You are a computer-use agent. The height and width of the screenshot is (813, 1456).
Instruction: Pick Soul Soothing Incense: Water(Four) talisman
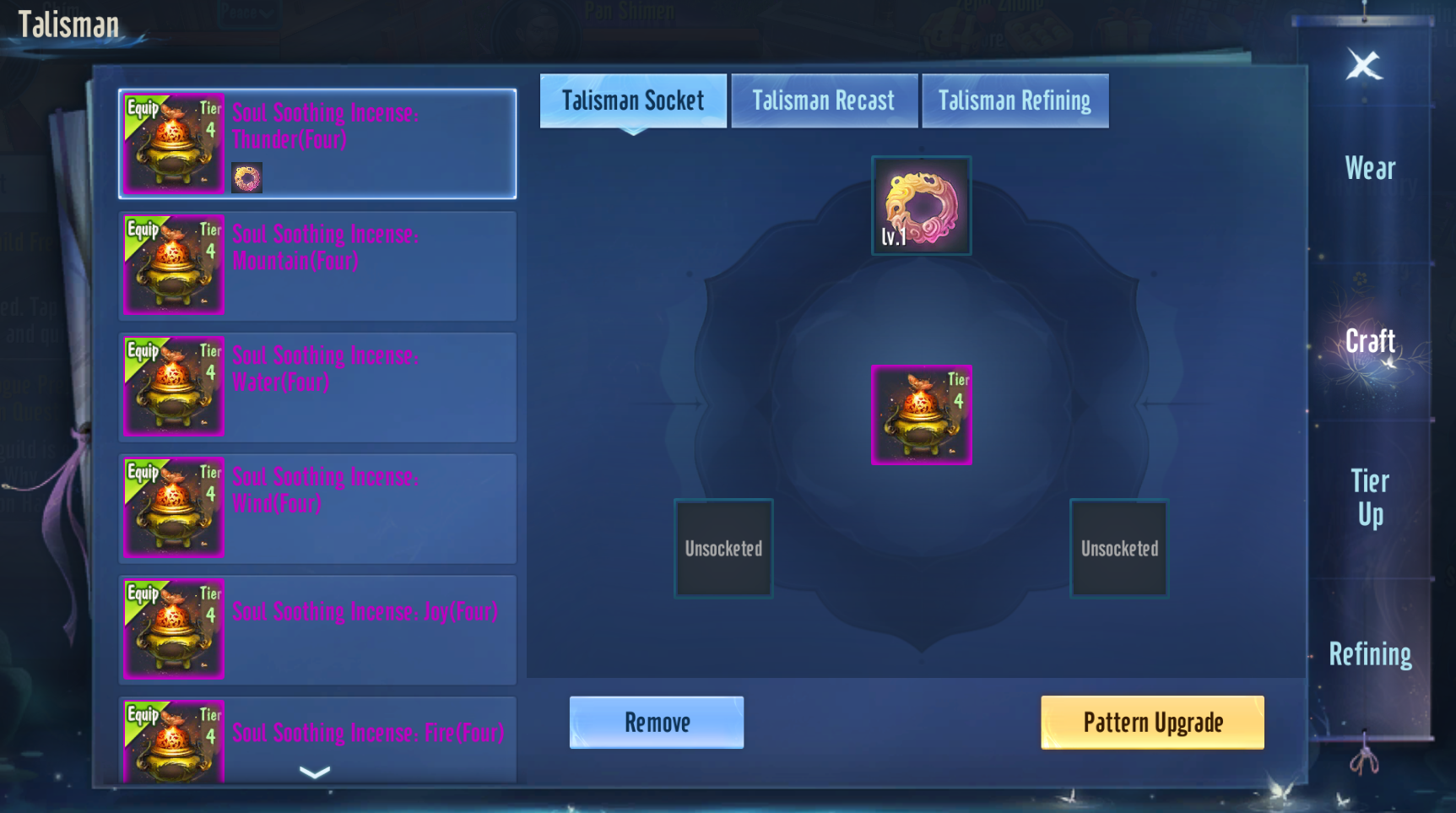coord(317,387)
